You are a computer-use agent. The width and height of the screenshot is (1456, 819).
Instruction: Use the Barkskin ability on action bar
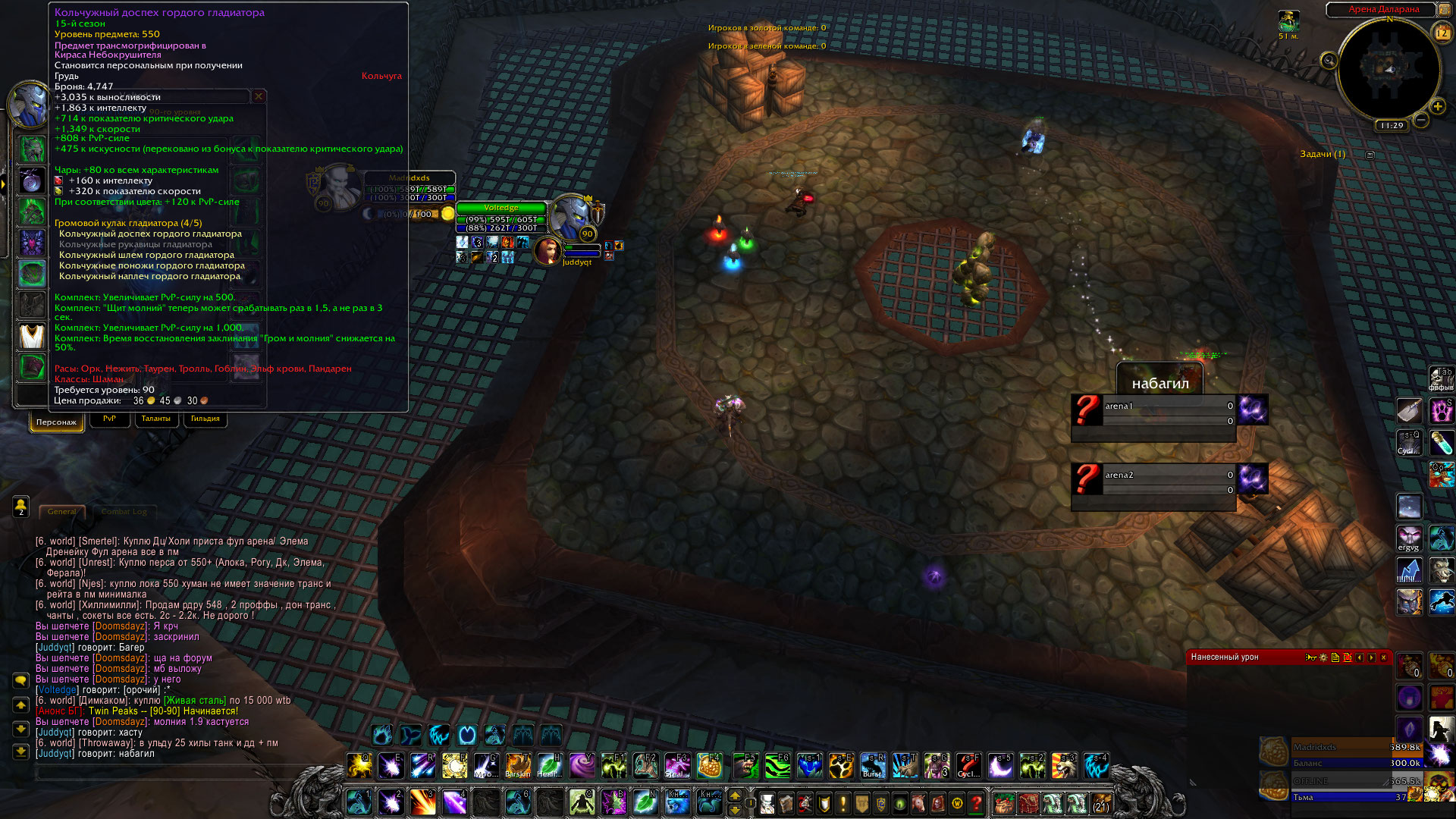pyautogui.click(x=518, y=766)
